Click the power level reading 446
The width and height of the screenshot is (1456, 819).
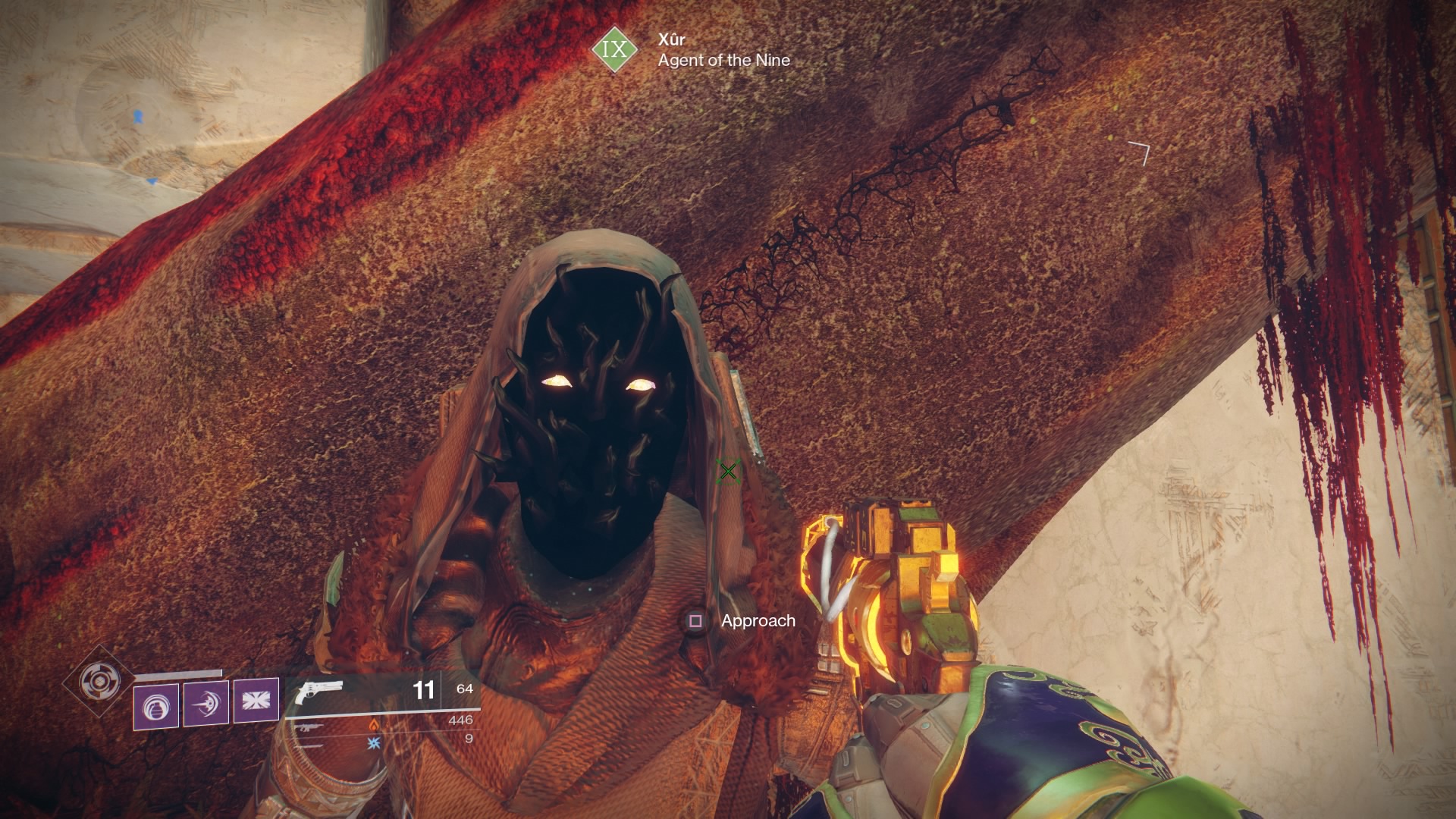[461, 721]
